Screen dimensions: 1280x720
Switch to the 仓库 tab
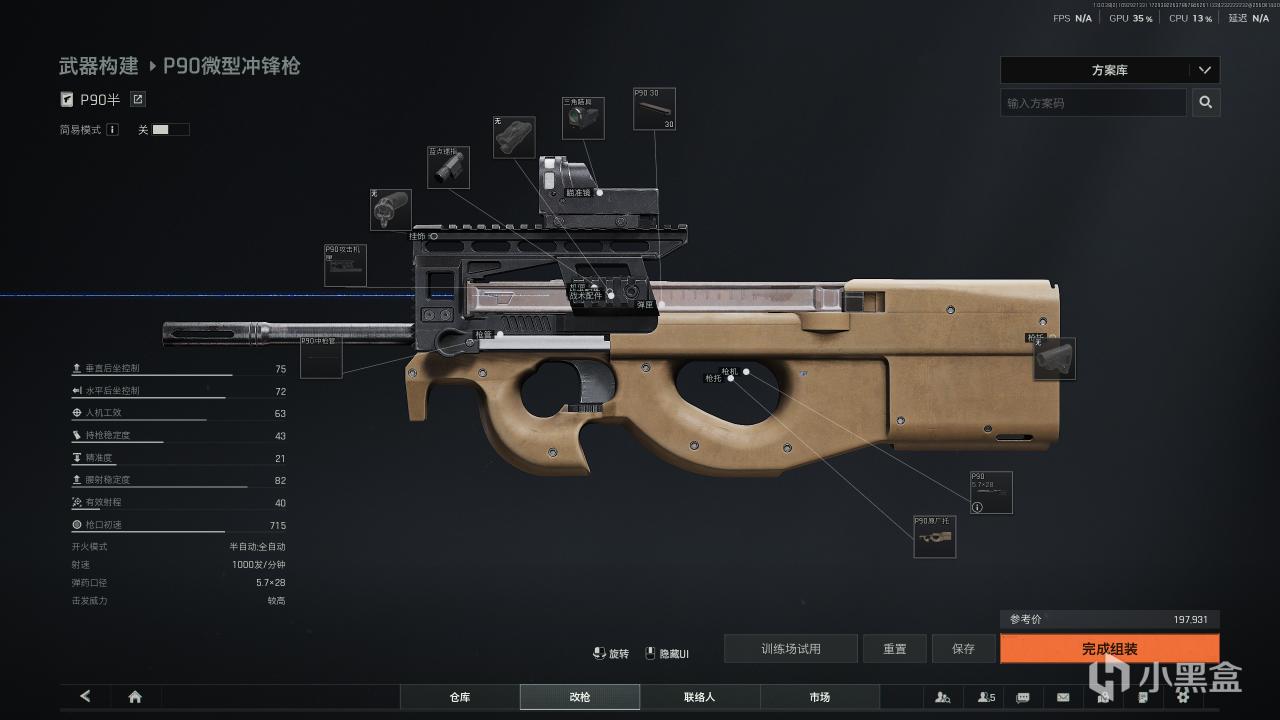click(460, 697)
